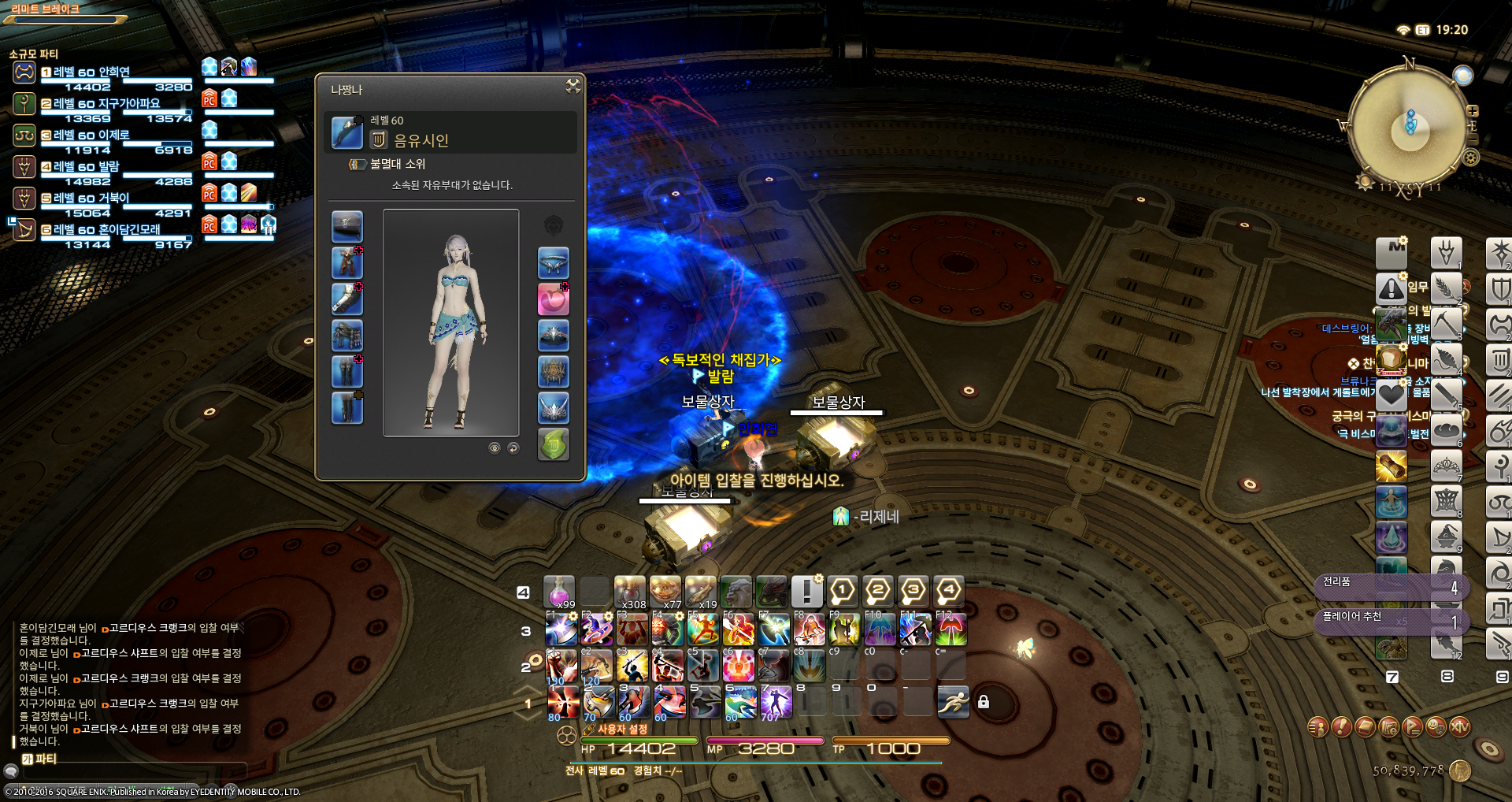
Task: Open minimap settings gear icon
Action: tap(1470, 158)
